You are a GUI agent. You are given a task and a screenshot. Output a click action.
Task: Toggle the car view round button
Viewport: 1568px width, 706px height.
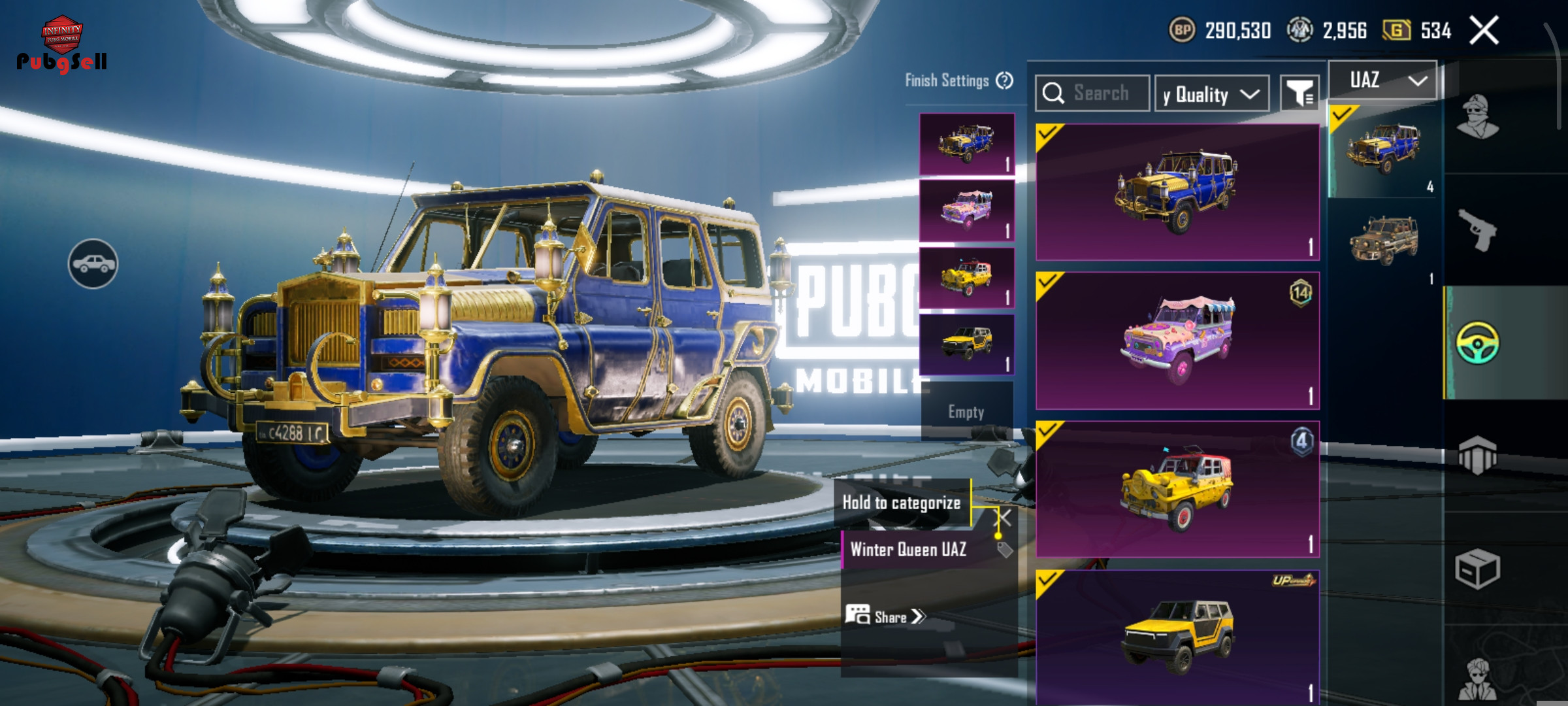(x=93, y=263)
